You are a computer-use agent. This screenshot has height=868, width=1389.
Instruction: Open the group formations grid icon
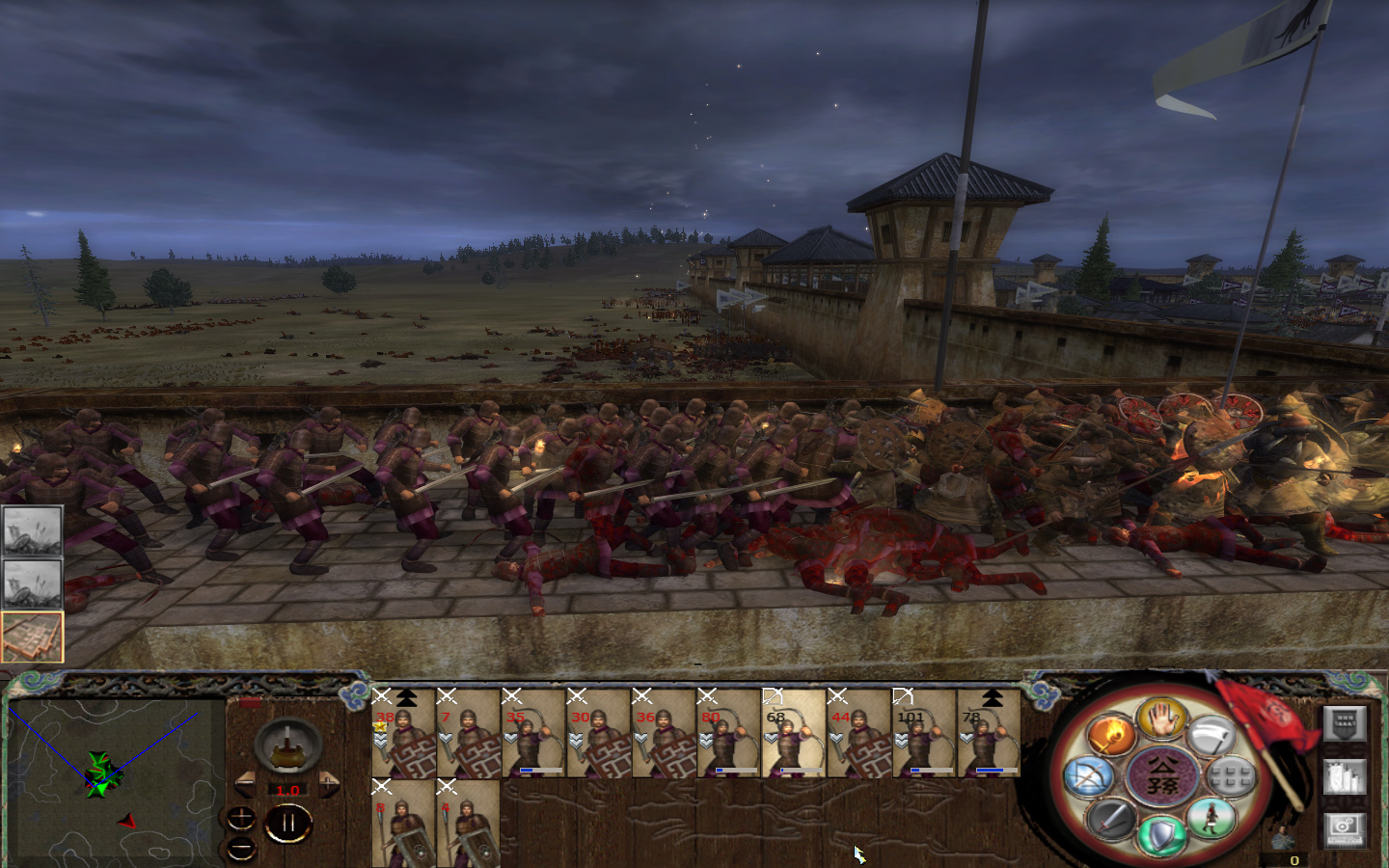pyautogui.click(x=1229, y=774)
